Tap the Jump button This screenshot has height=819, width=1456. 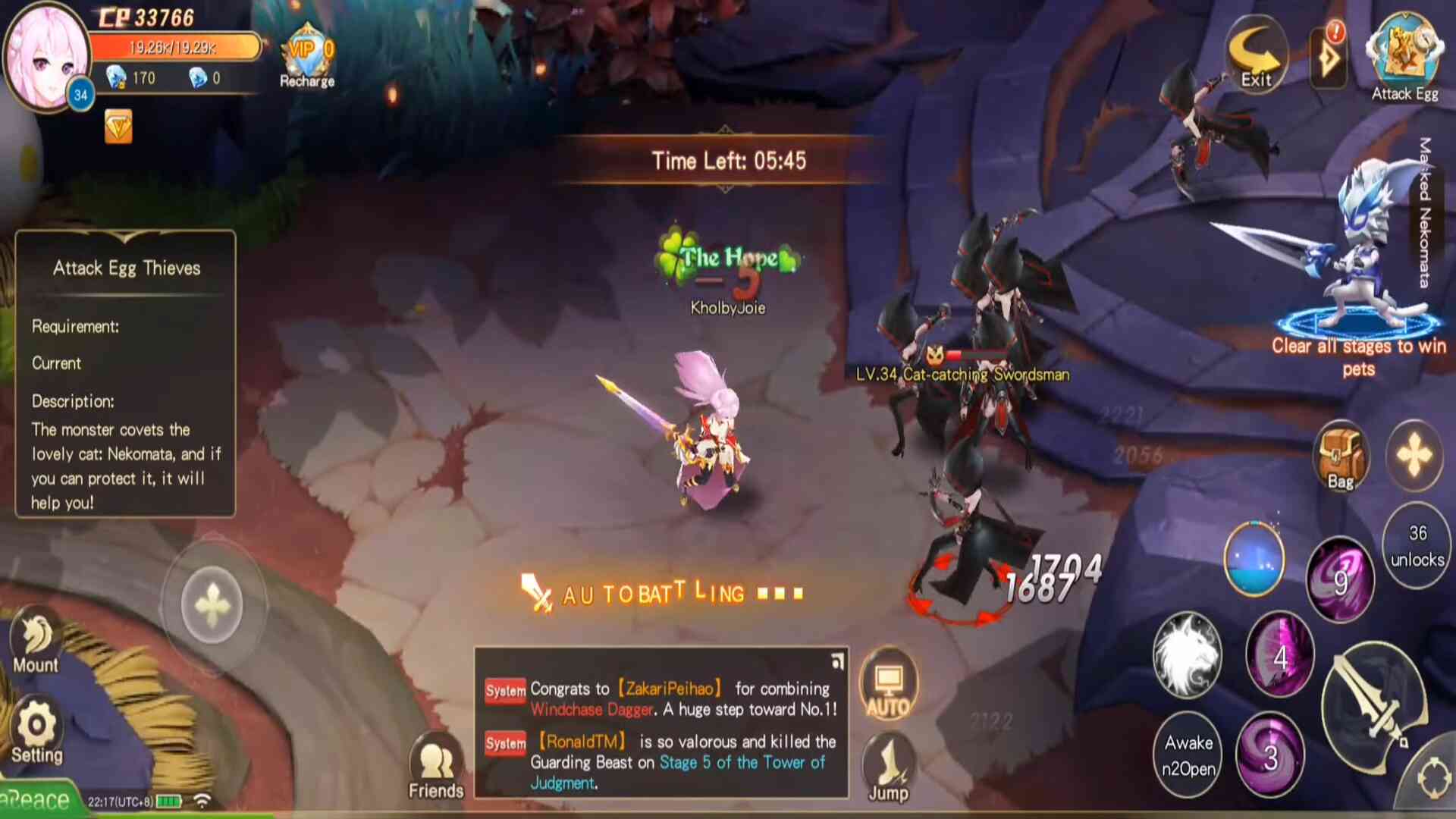(x=888, y=767)
